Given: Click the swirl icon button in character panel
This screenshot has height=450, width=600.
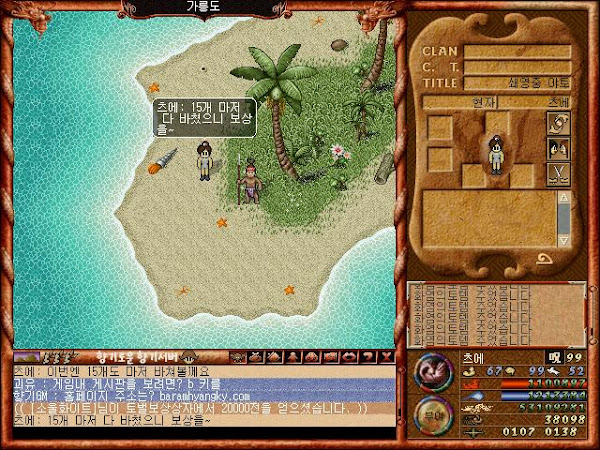Looking at the screenshot, I should (556, 123).
